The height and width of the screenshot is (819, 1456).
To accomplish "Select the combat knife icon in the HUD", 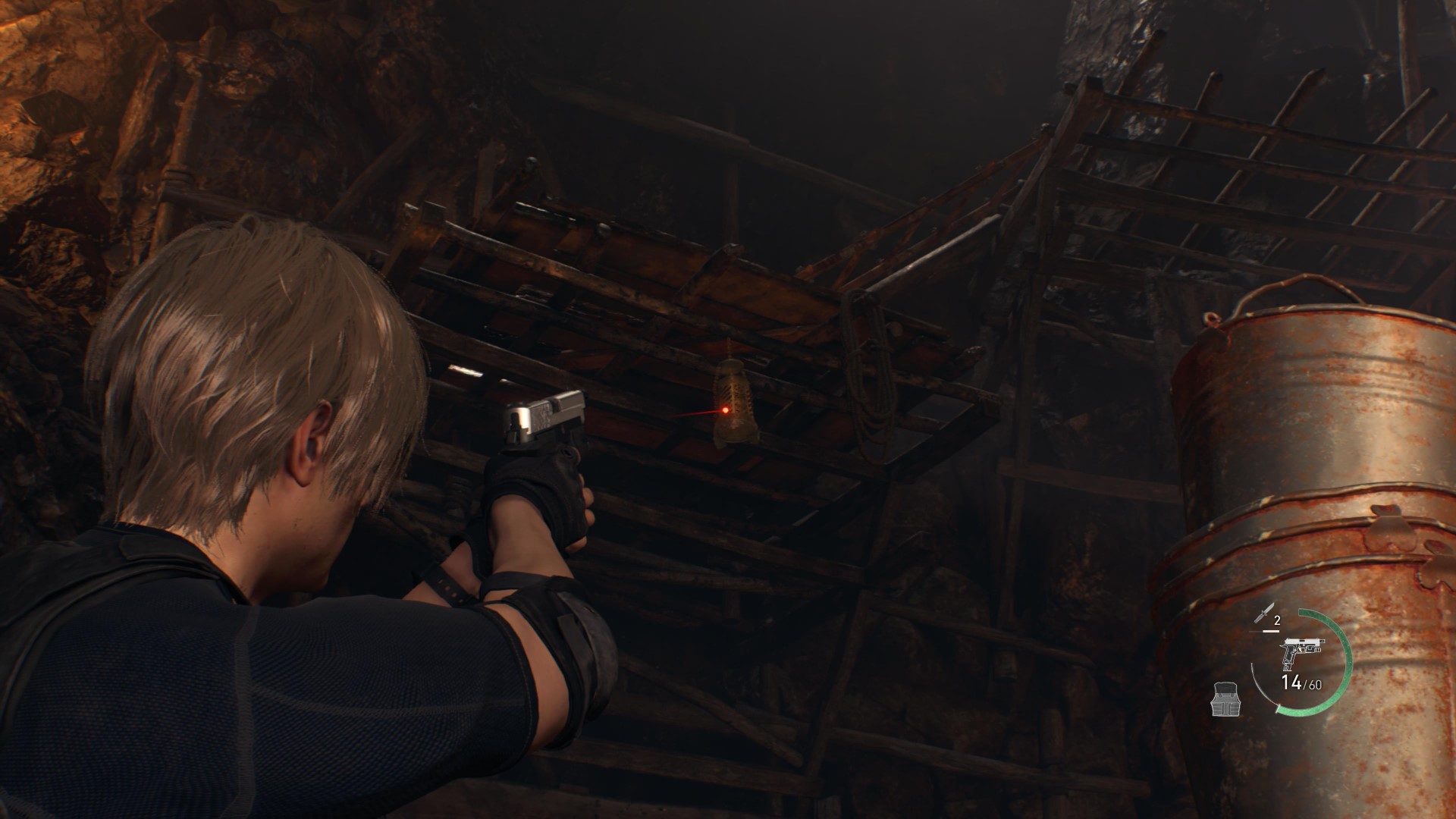I will click(1265, 612).
